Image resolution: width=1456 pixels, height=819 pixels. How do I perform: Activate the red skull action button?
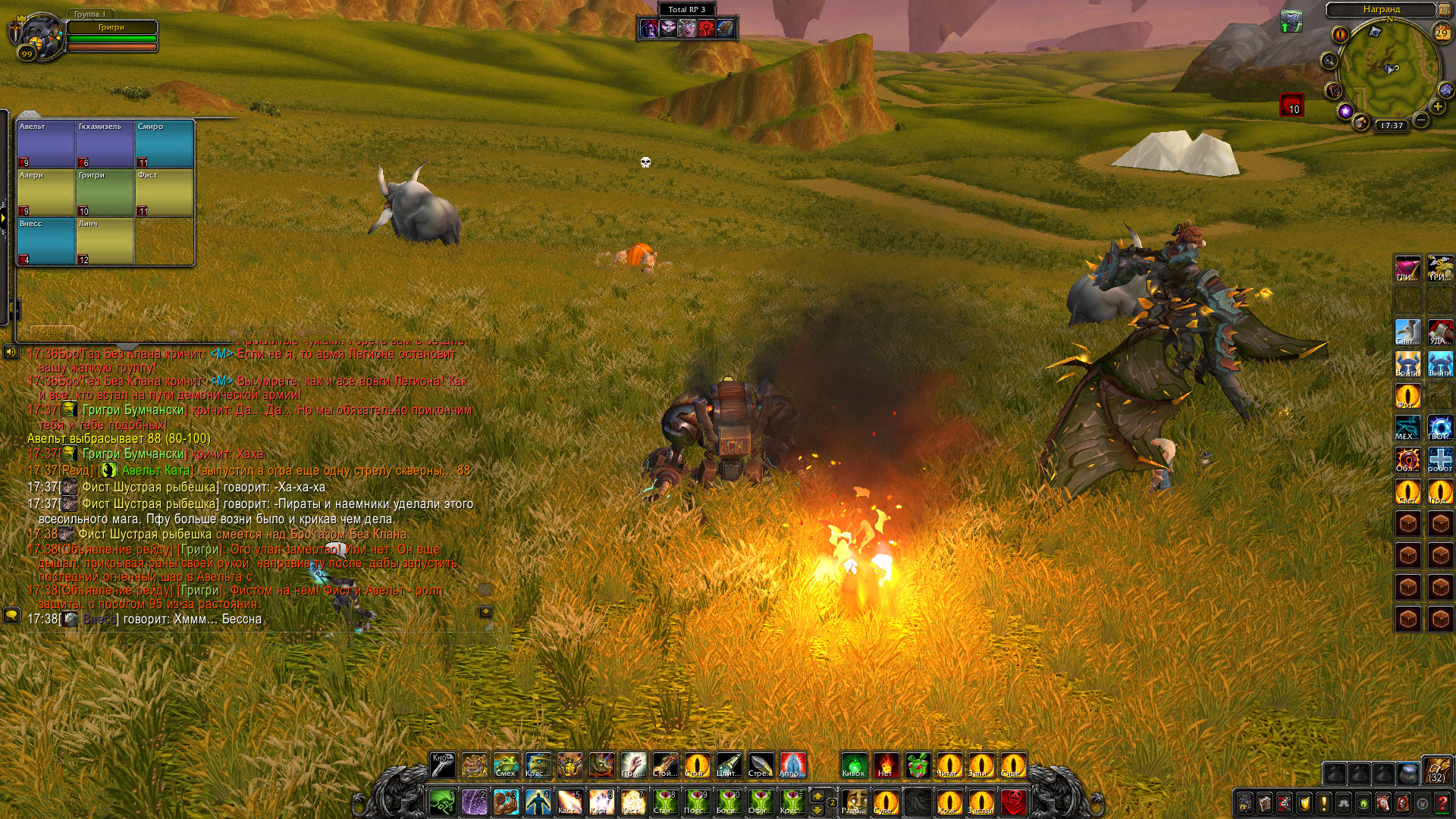pos(1014,802)
